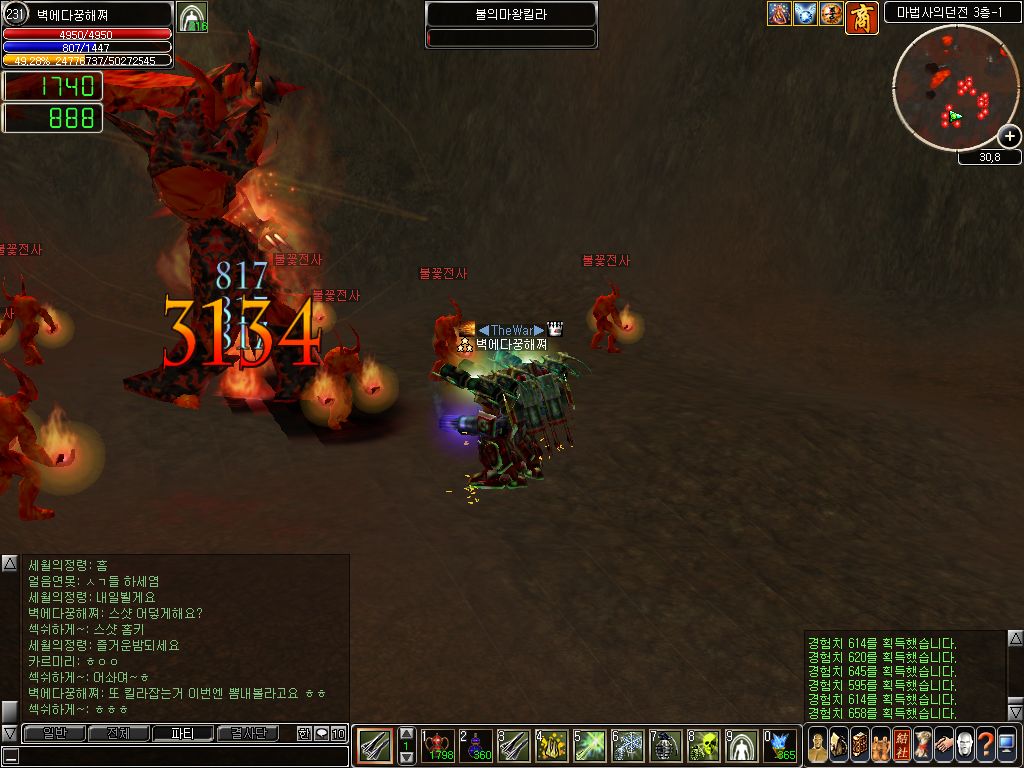Switch chat to the 일반 tab

[x=54, y=734]
